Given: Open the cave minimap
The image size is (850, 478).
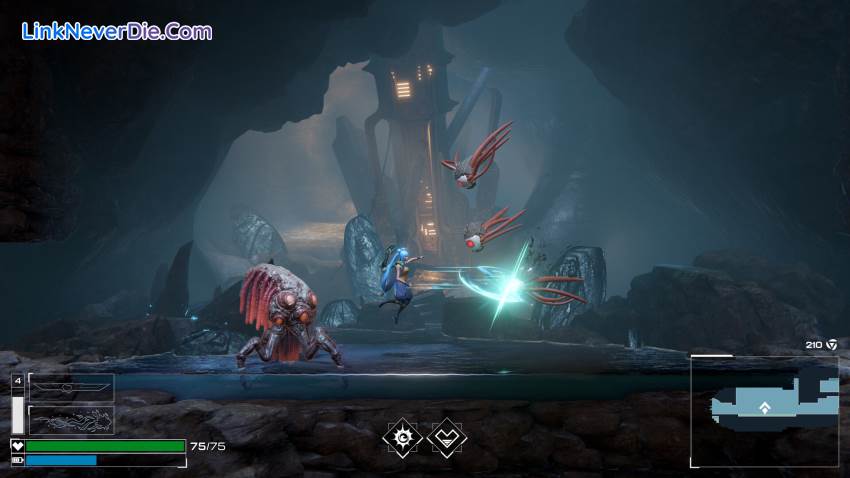Looking at the screenshot, I should click(x=765, y=410).
